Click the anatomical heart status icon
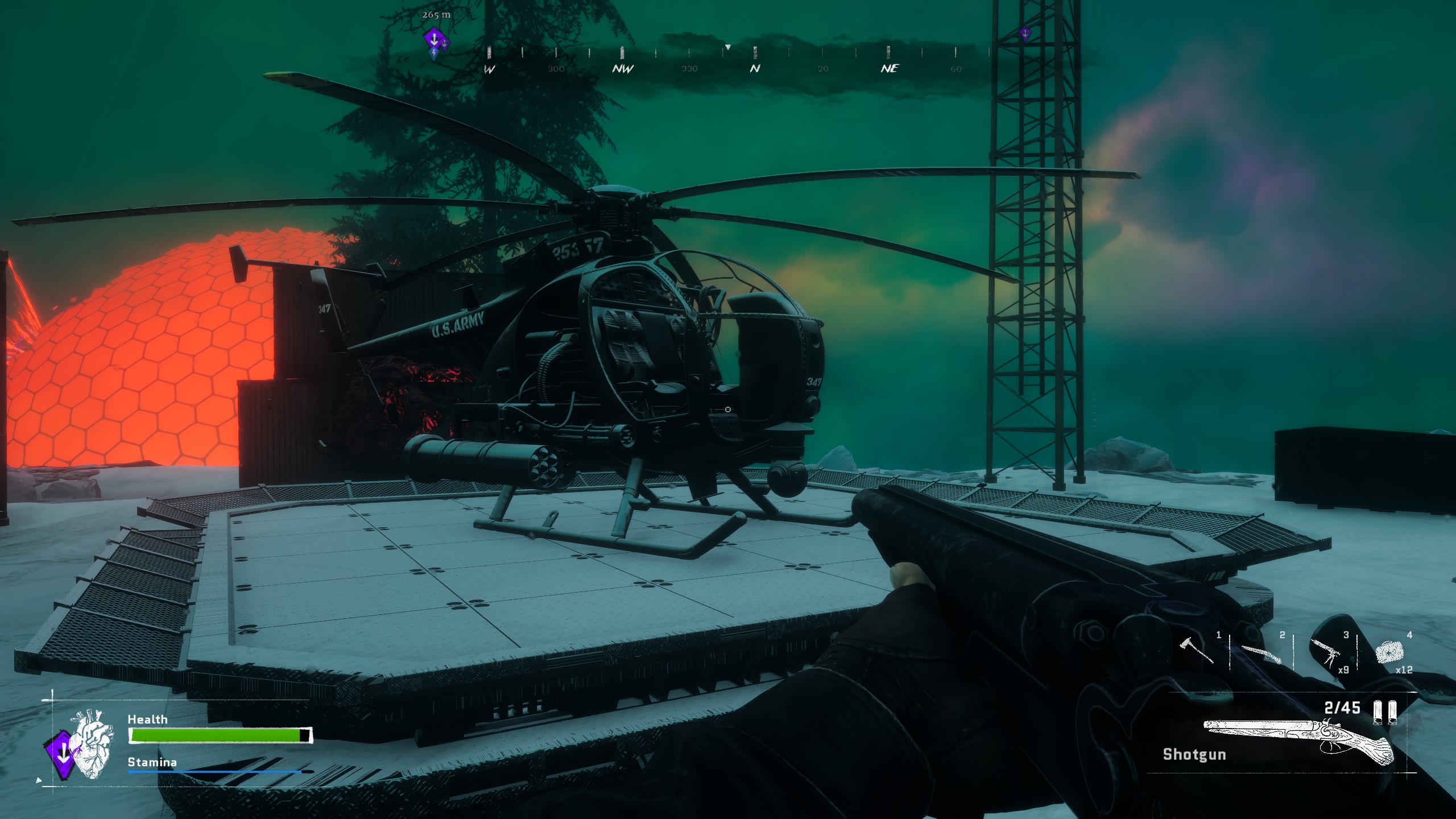1456x819 pixels. (x=90, y=745)
